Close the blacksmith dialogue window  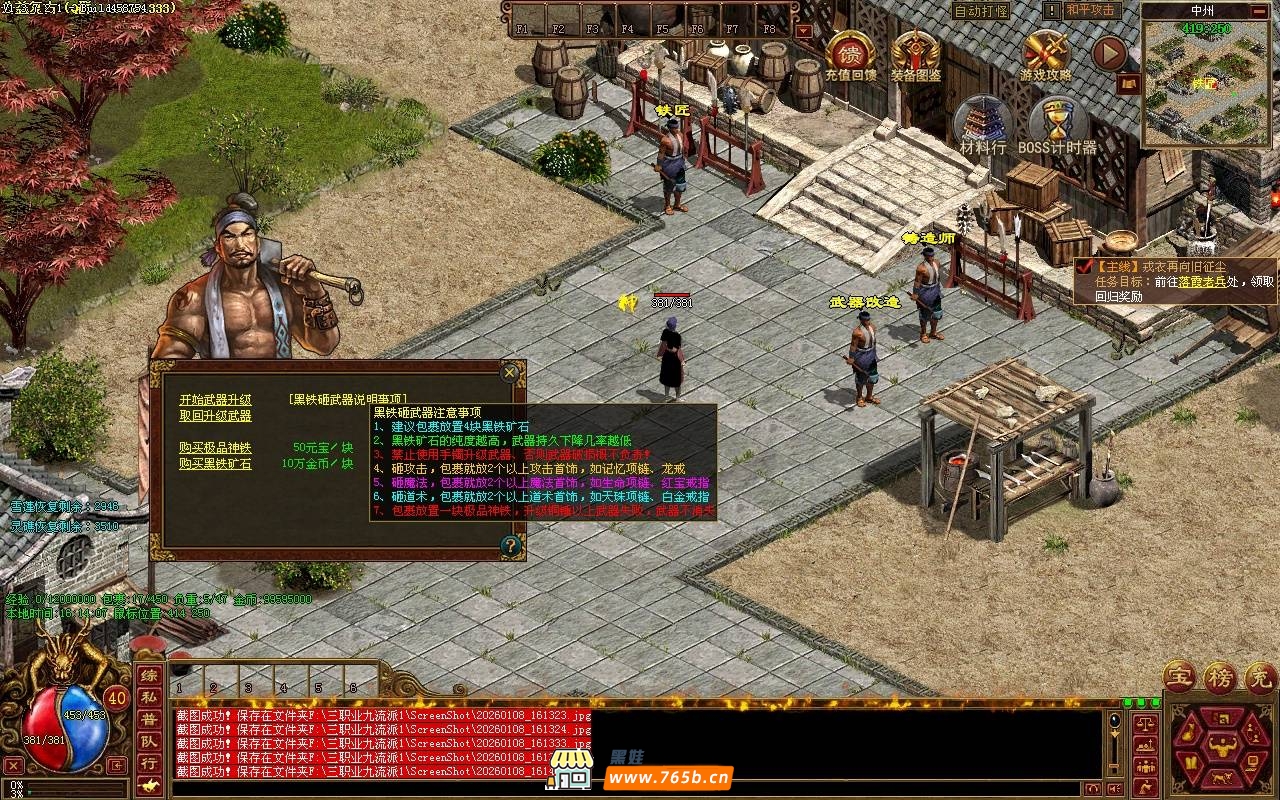pos(510,374)
